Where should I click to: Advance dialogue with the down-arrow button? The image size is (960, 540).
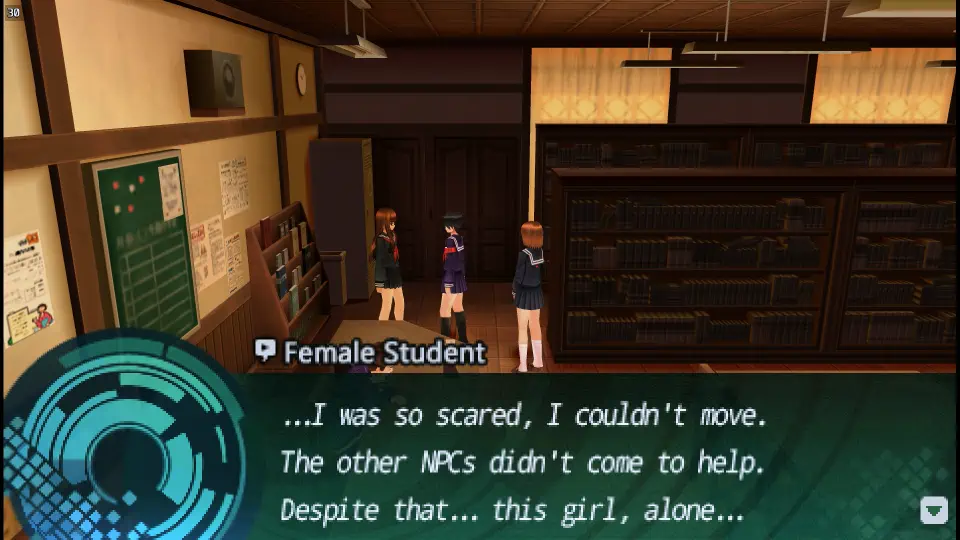(933, 510)
